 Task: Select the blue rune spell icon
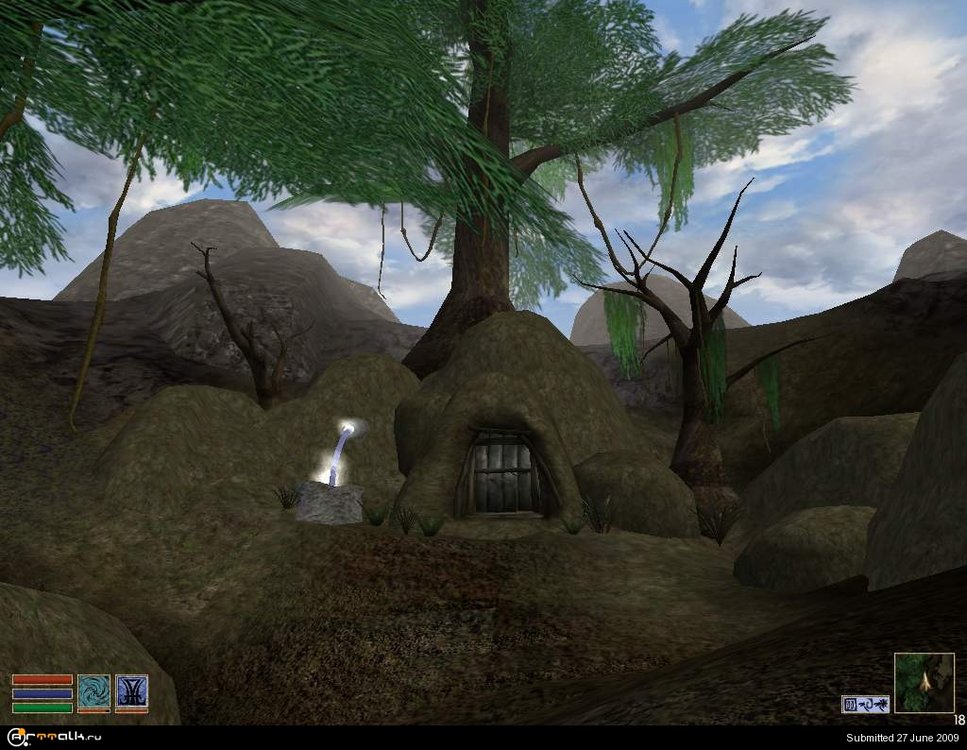pos(131,692)
